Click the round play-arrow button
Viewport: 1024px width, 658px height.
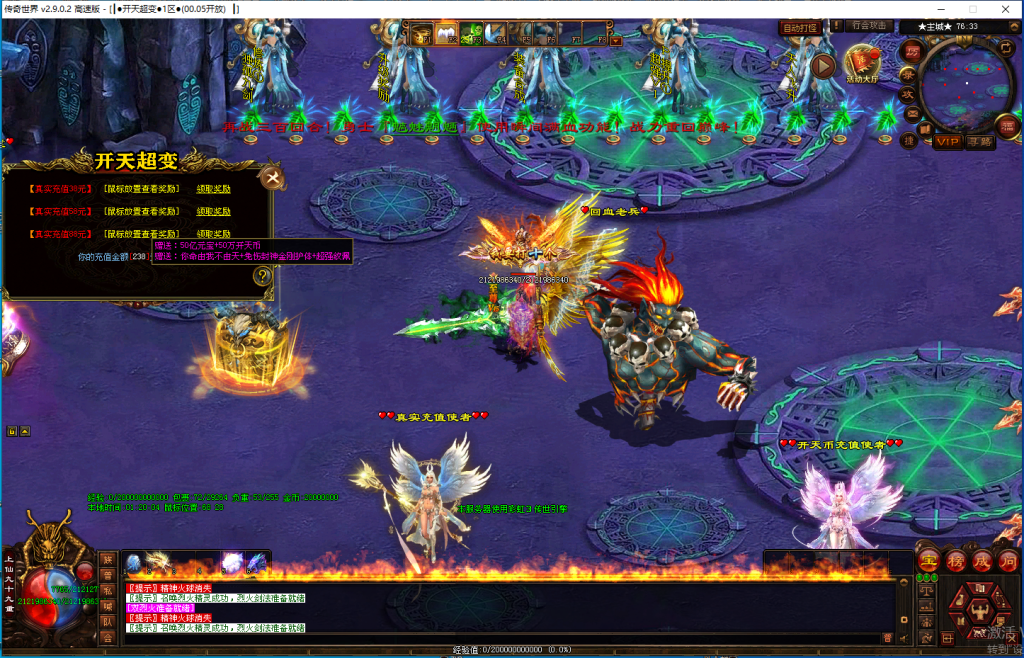[x=823, y=66]
